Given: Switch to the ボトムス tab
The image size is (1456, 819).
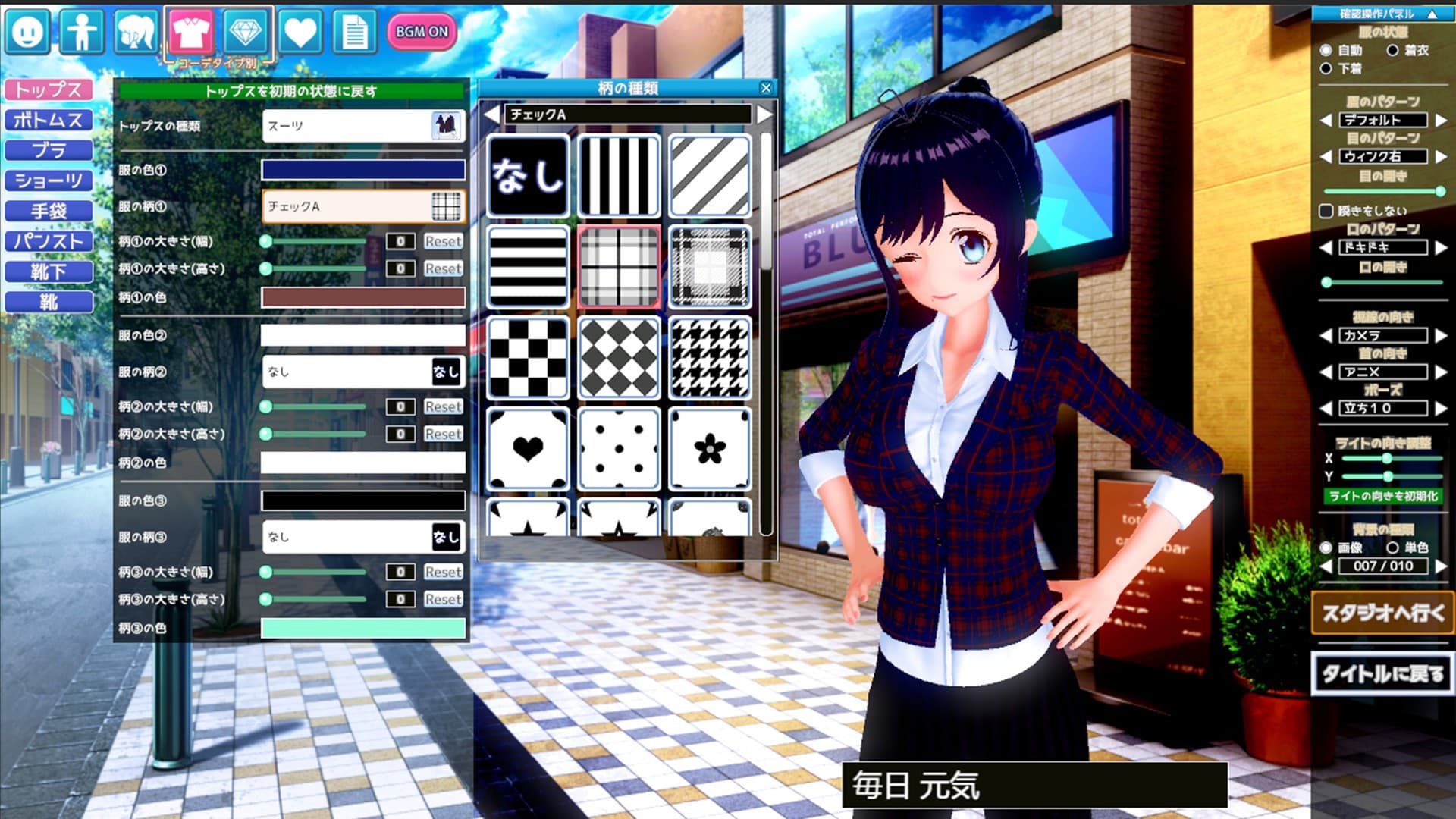Looking at the screenshot, I should click(49, 119).
